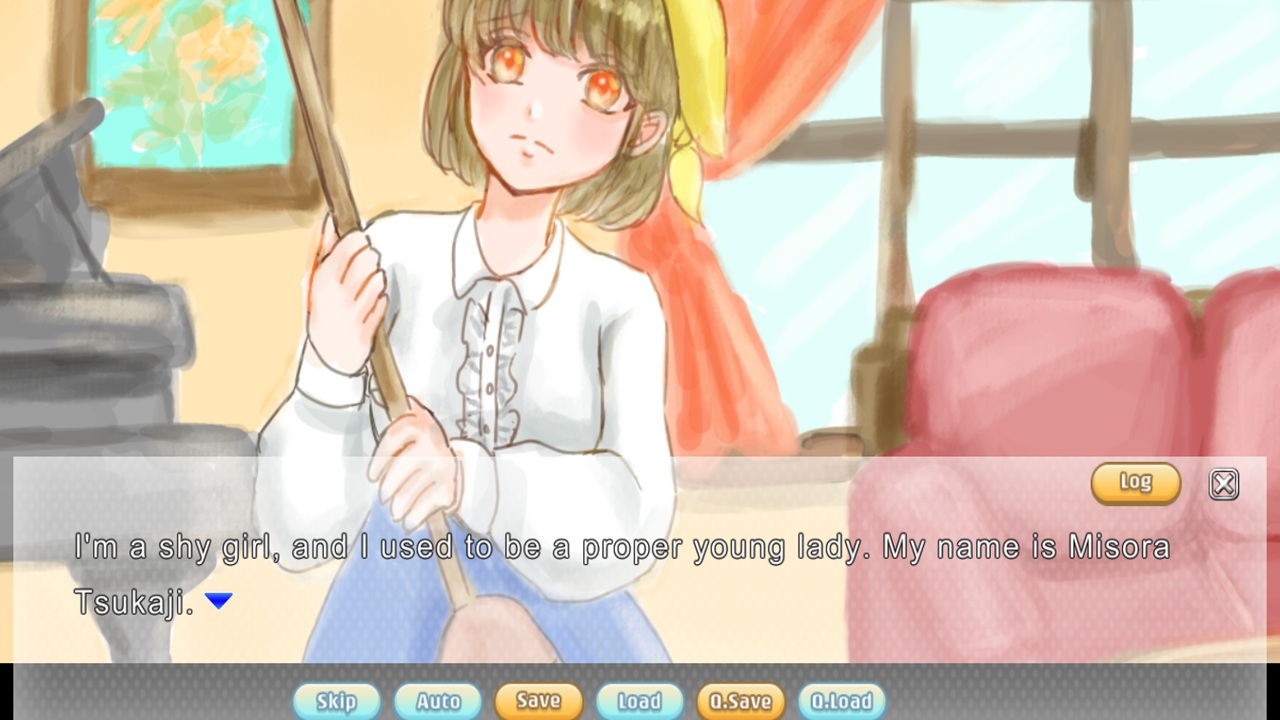The width and height of the screenshot is (1280, 720).
Task: Quick-save the game with Q.Save
Action: [x=741, y=701]
